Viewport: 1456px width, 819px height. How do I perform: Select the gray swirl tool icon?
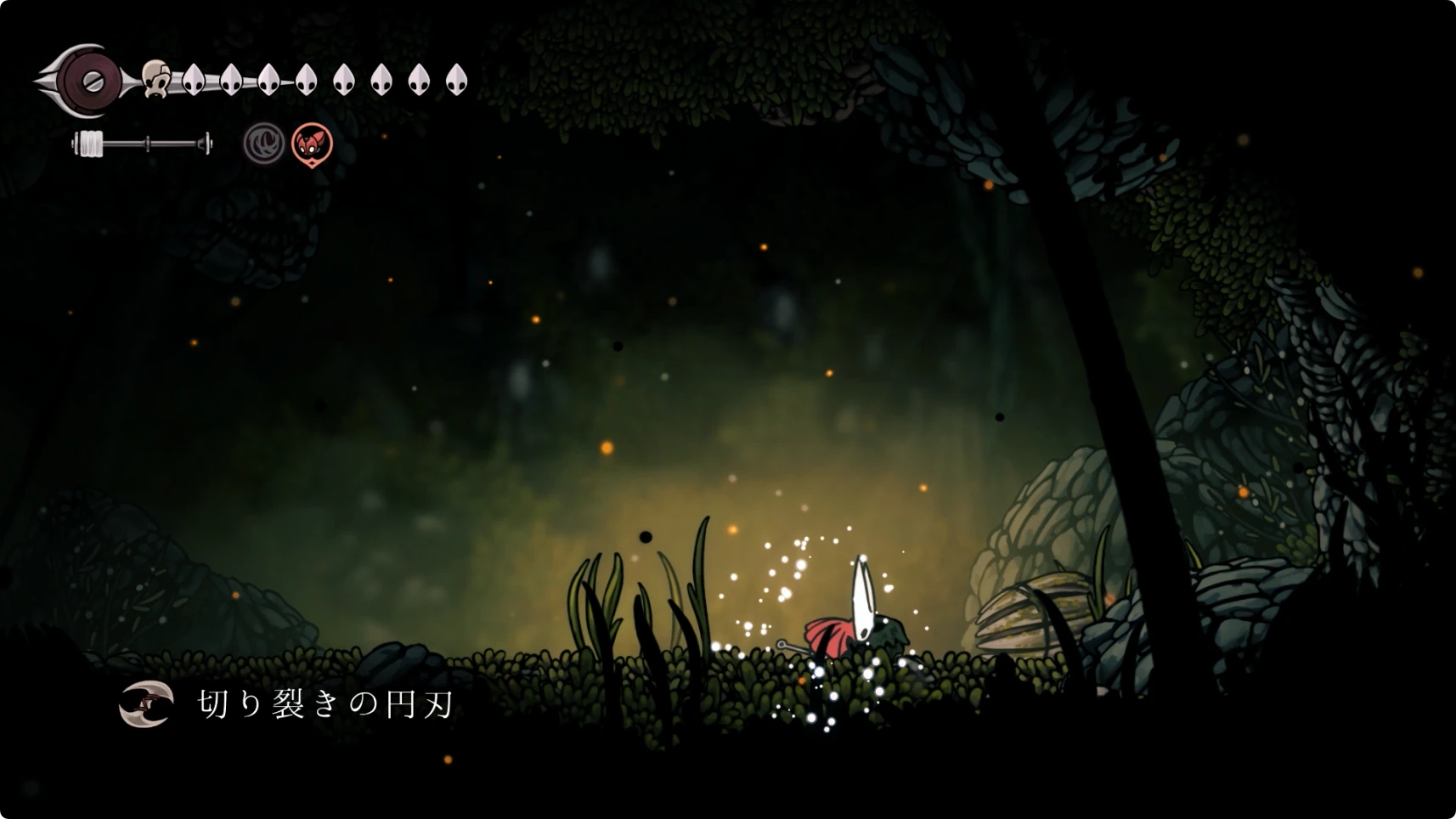click(264, 144)
